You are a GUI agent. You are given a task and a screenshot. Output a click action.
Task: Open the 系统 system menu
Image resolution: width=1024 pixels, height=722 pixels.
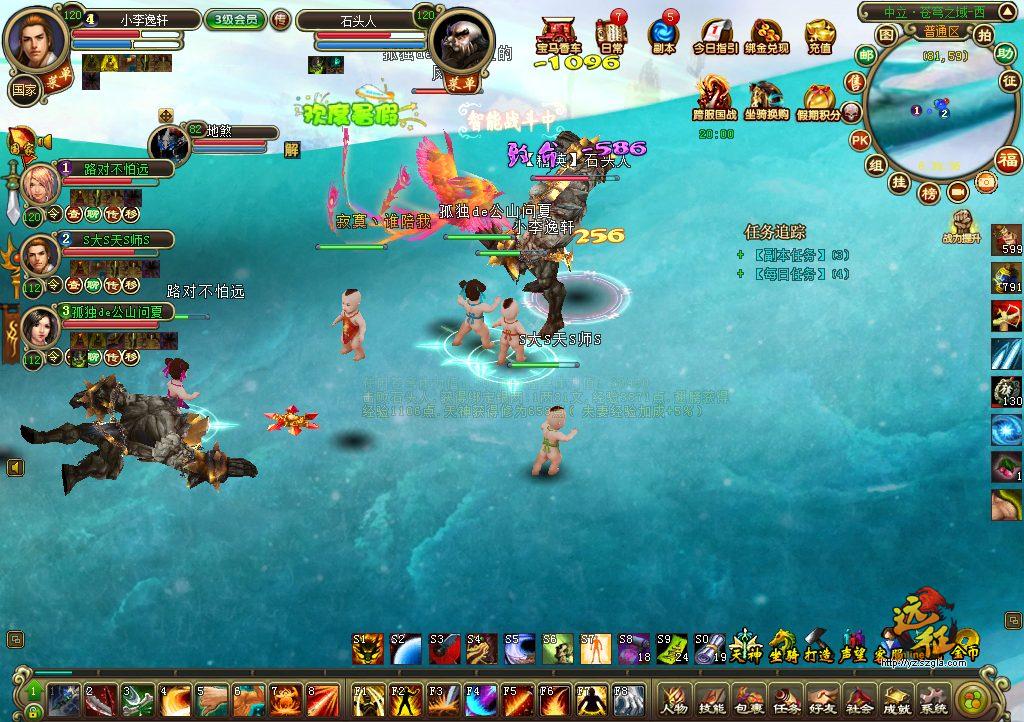coord(934,698)
